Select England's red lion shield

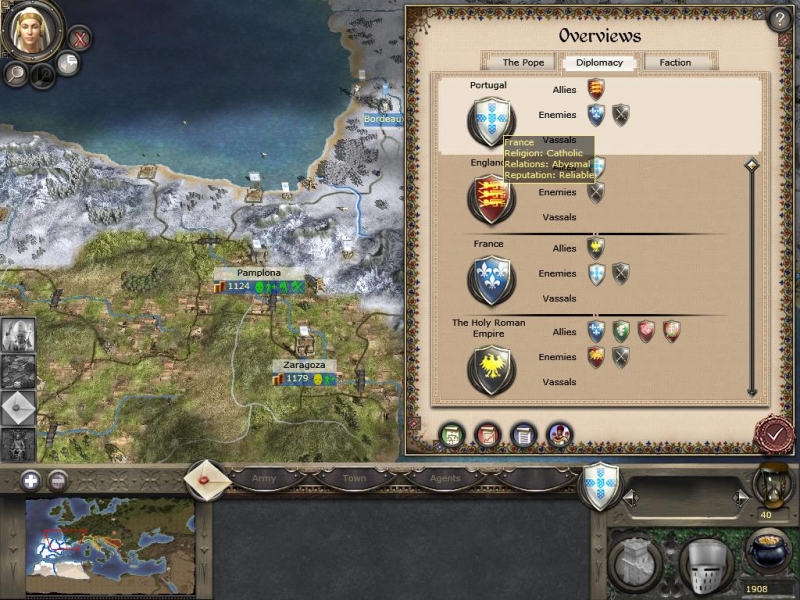click(490, 198)
